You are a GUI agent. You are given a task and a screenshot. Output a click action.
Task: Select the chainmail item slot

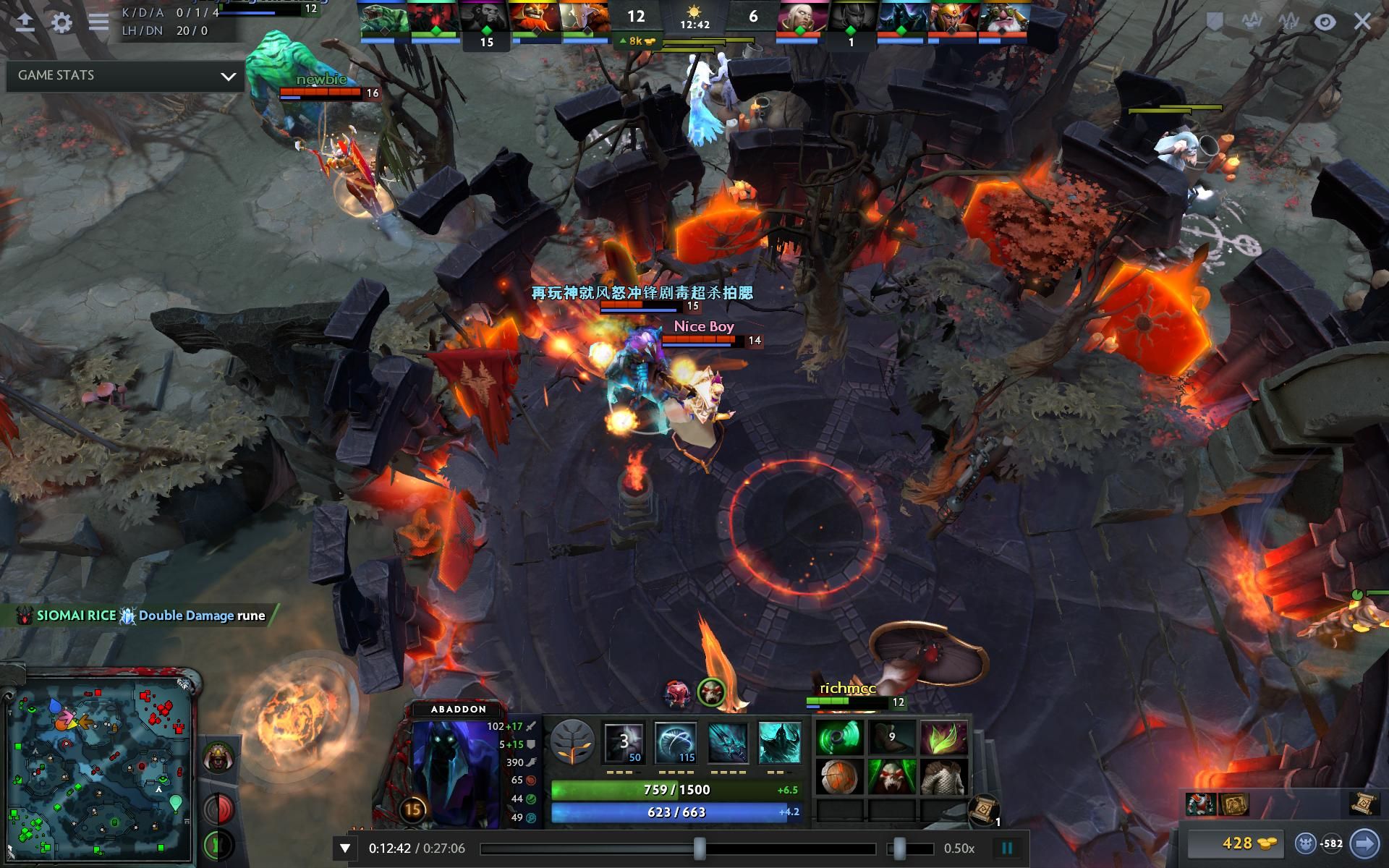coord(944,778)
